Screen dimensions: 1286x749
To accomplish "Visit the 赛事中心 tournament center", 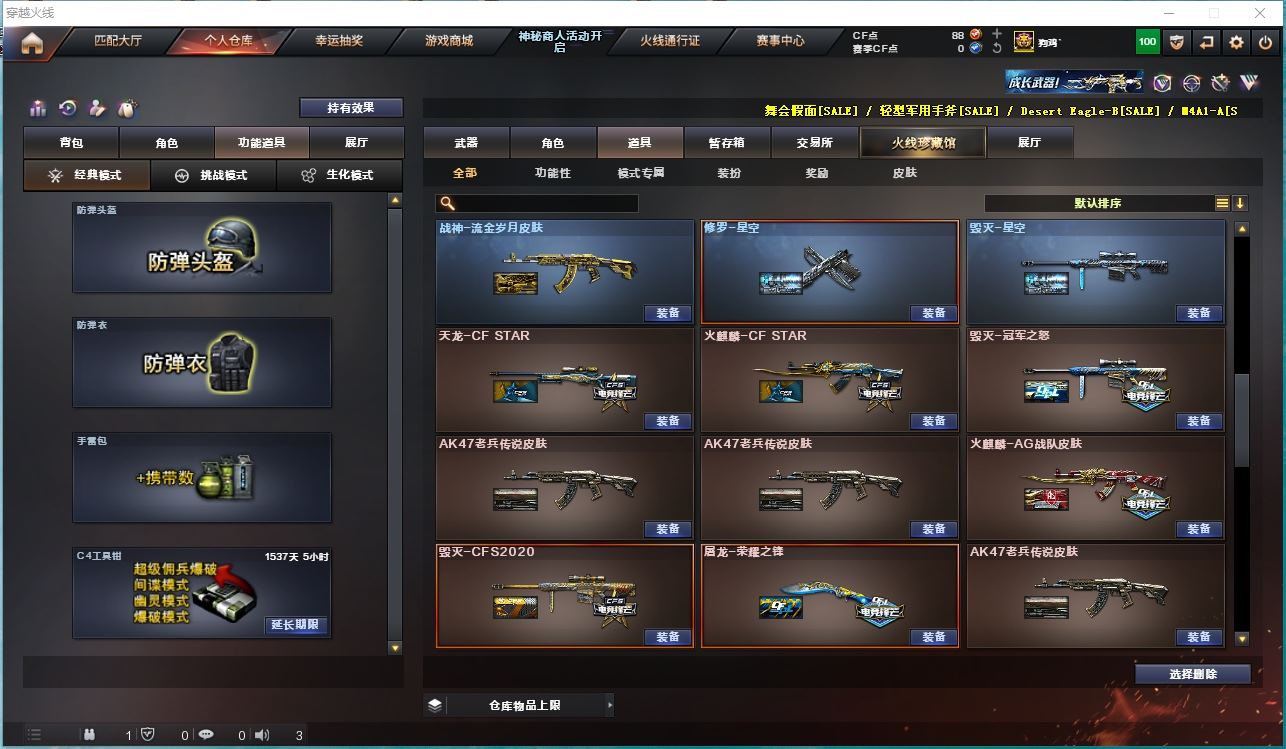I will (780, 41).
